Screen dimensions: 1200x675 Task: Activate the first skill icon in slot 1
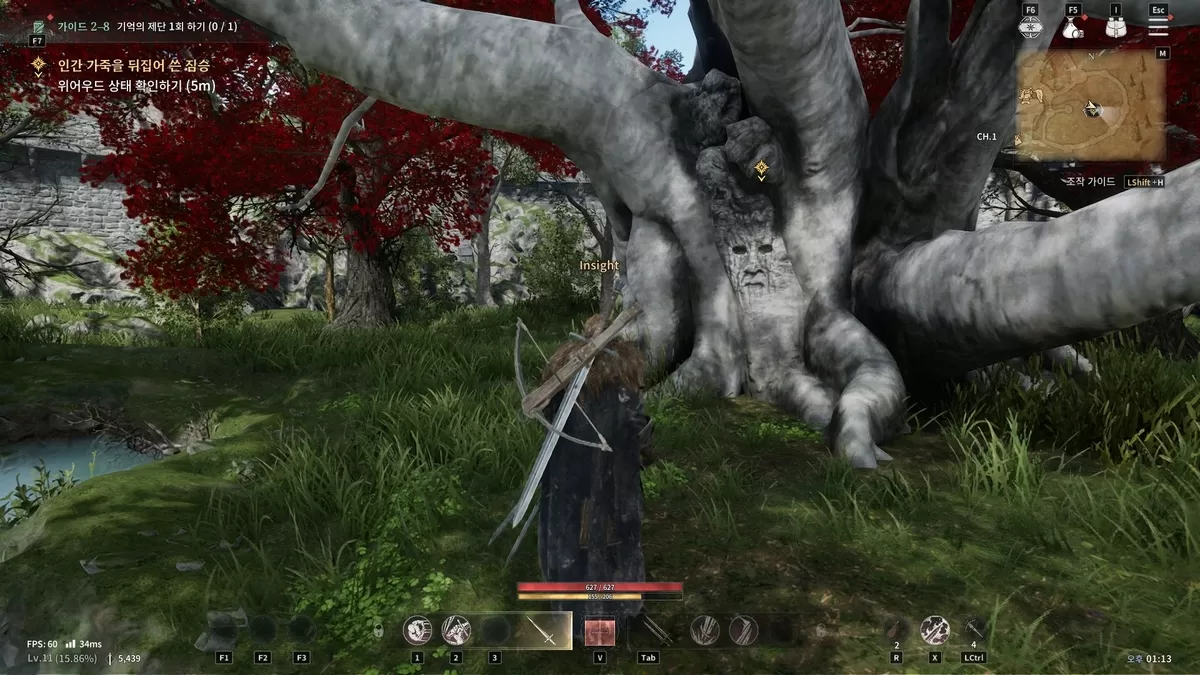click(x=417, y=630)
